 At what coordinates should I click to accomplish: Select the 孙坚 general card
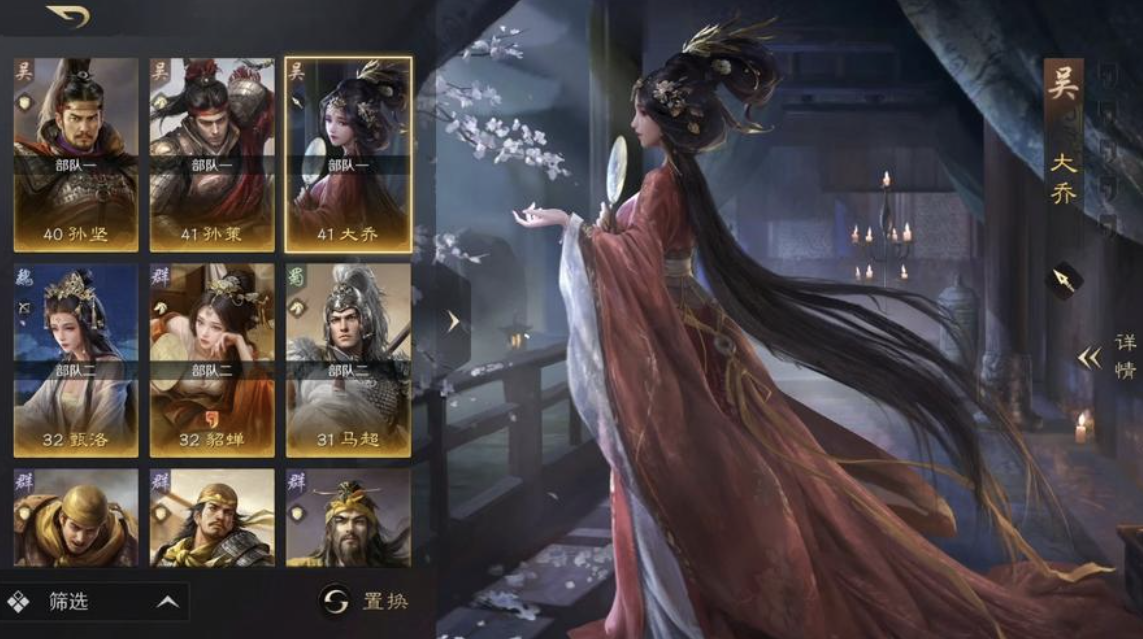coord(76,154)
